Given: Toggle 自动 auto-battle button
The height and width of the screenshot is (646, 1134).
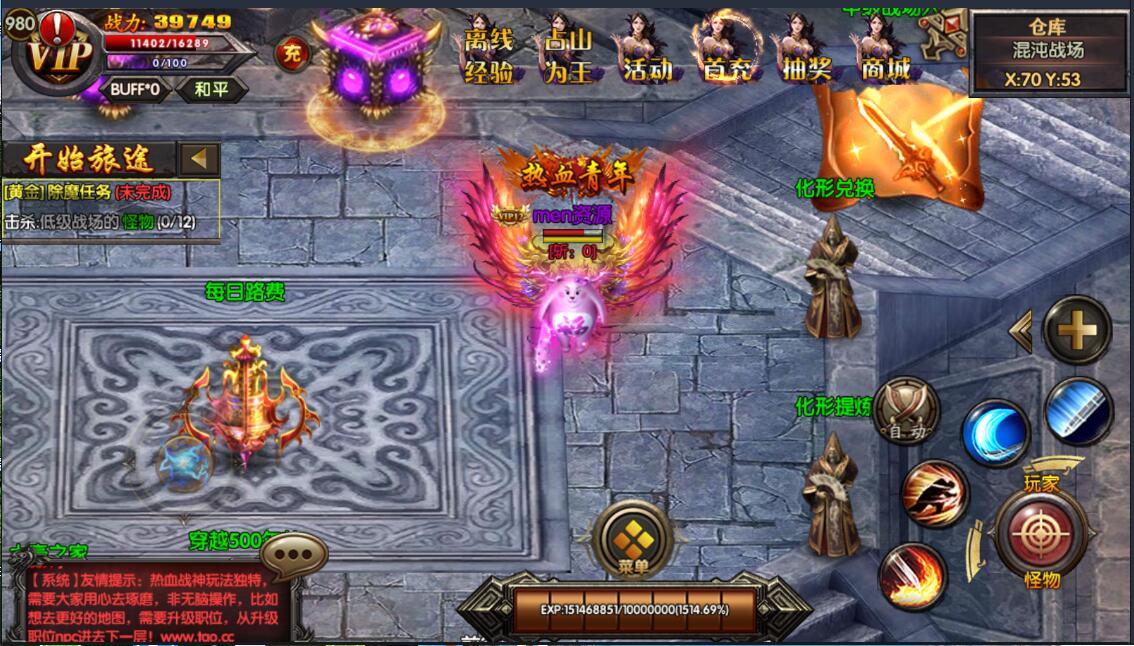Looking at the screenshot, I should pyautogui.click(x=906, y=410).
